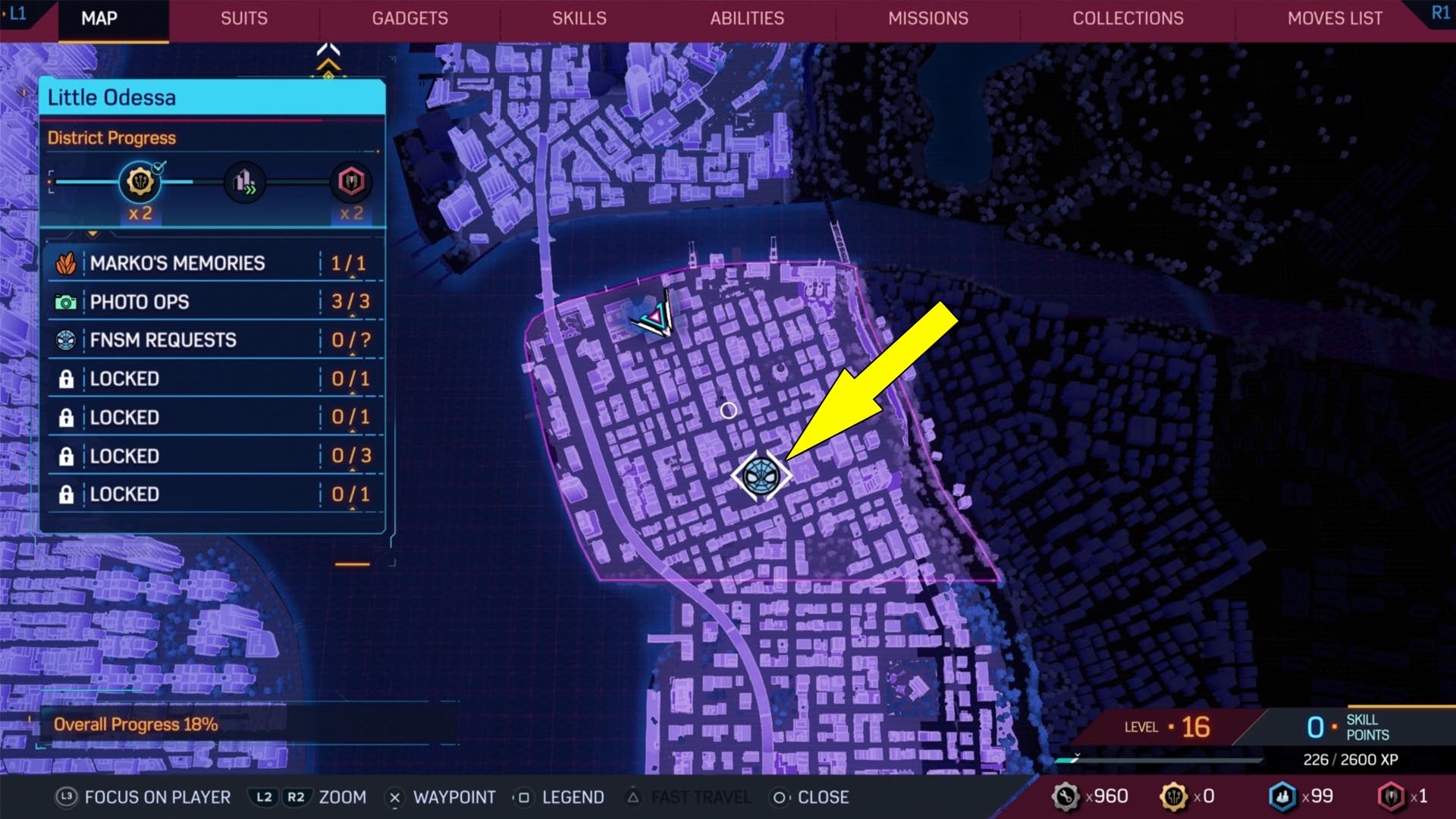Viewport: 1456px width, 819px height.
Task: Click the lock icon on the first LOCKED row
Action: [67, 378]
